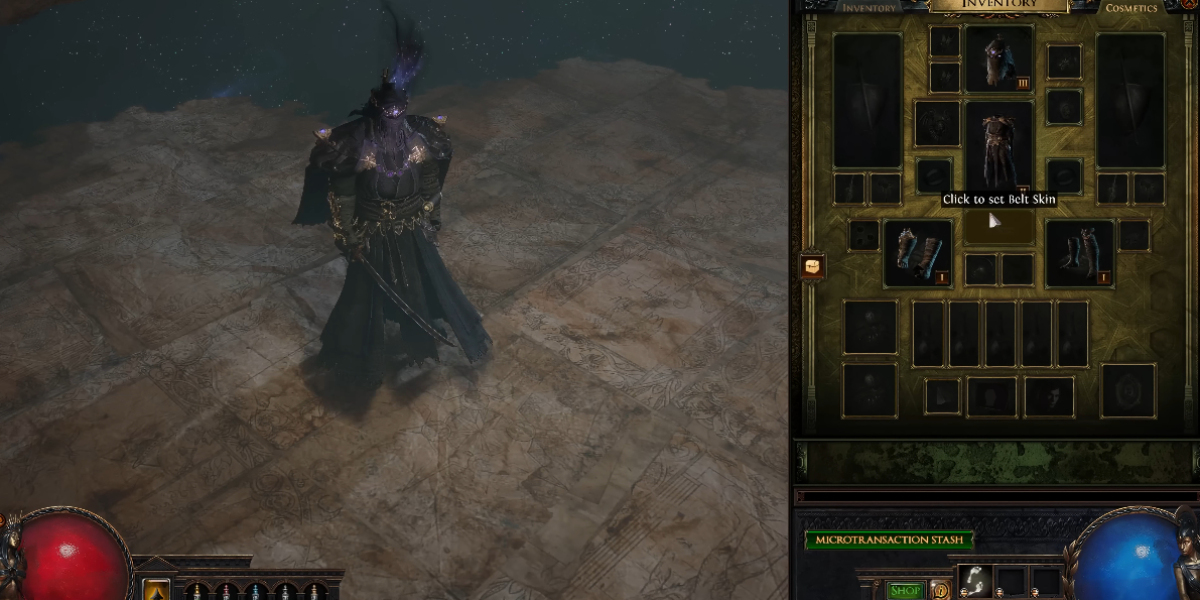Click the orange info icon beside Shop
Image resolution: width=1200 pixels, height=600 pixels.
point(940,591)
